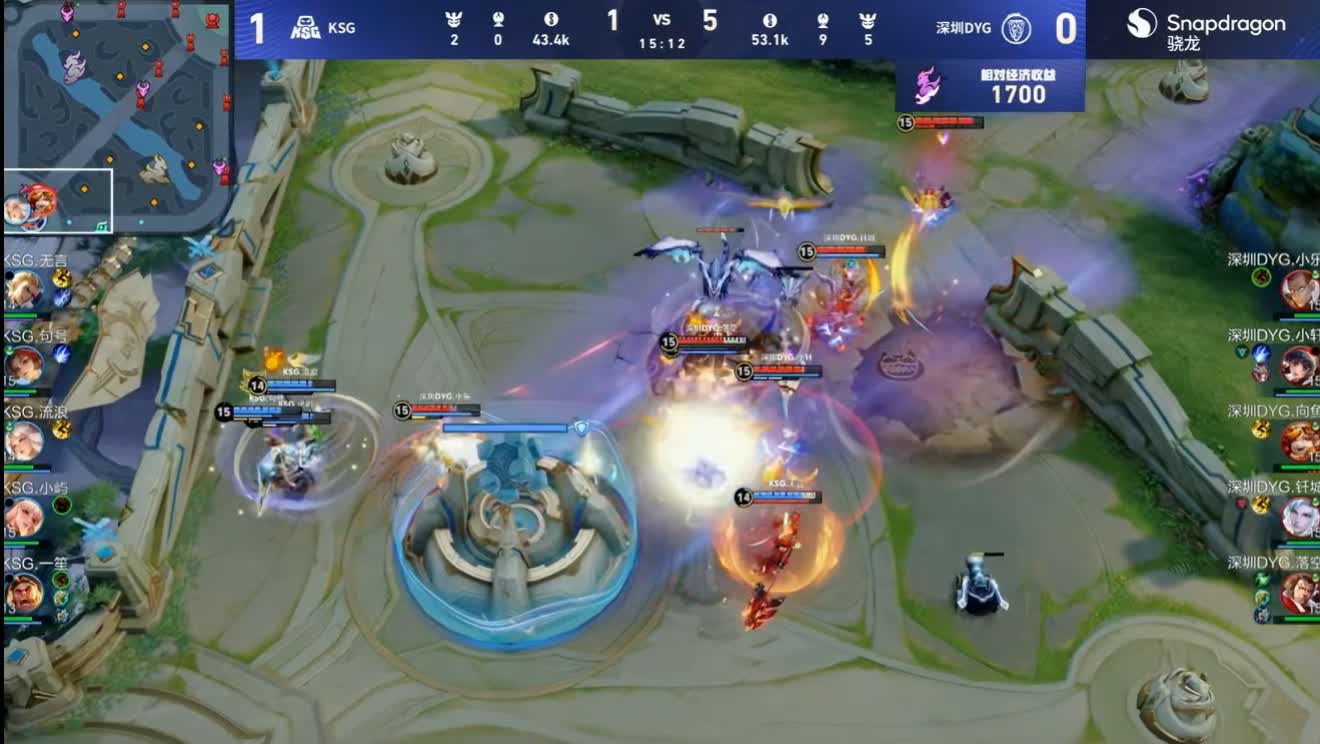Screen dimensions: 1320x744
Task: Select KSG.一笙 player portrait
Action: point(24,594)
